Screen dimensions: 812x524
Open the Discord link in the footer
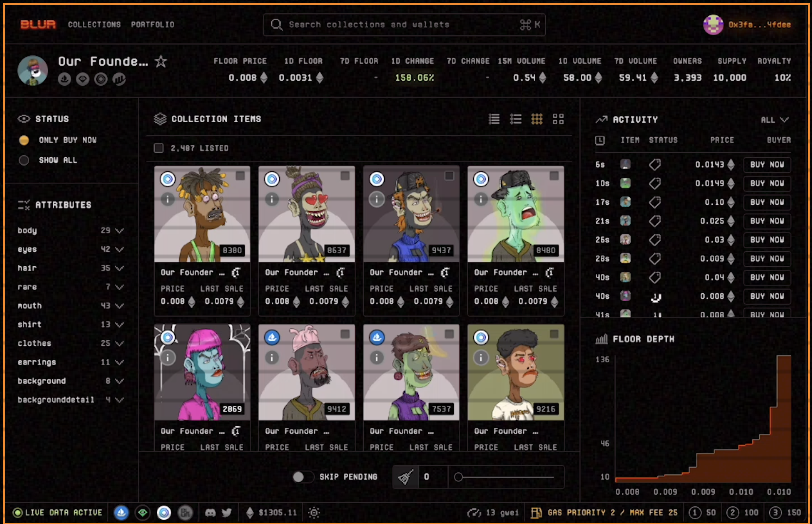click(x=210, y=513)
